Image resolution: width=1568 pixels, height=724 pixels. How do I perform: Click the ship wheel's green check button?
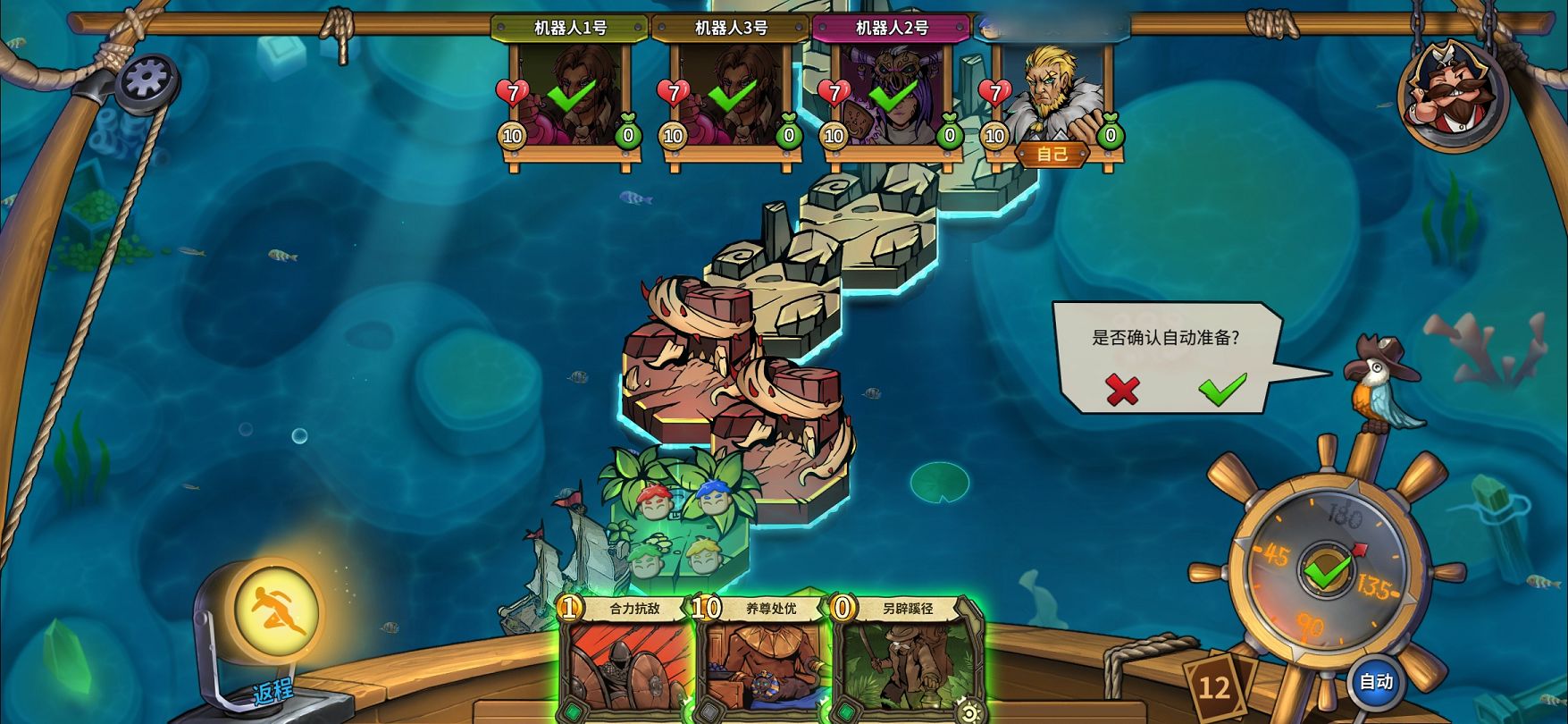1327,570
